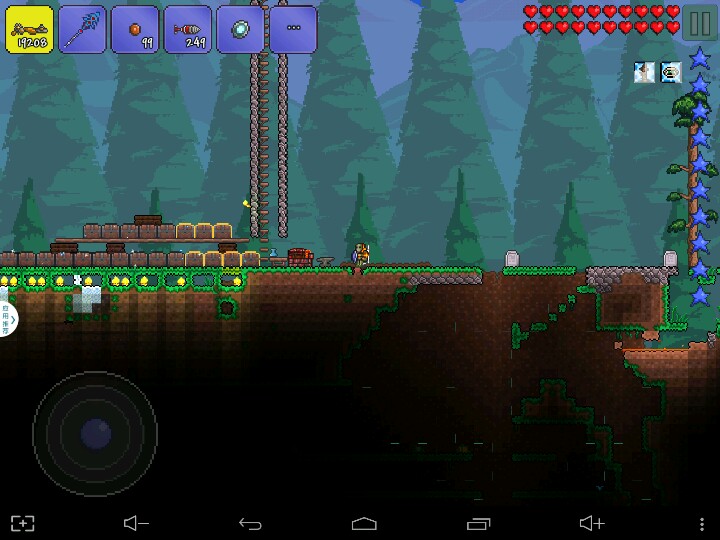Go back with the Android back arrow
The height and width of the screenshot is (540, 720).
[x=250, y=523]
